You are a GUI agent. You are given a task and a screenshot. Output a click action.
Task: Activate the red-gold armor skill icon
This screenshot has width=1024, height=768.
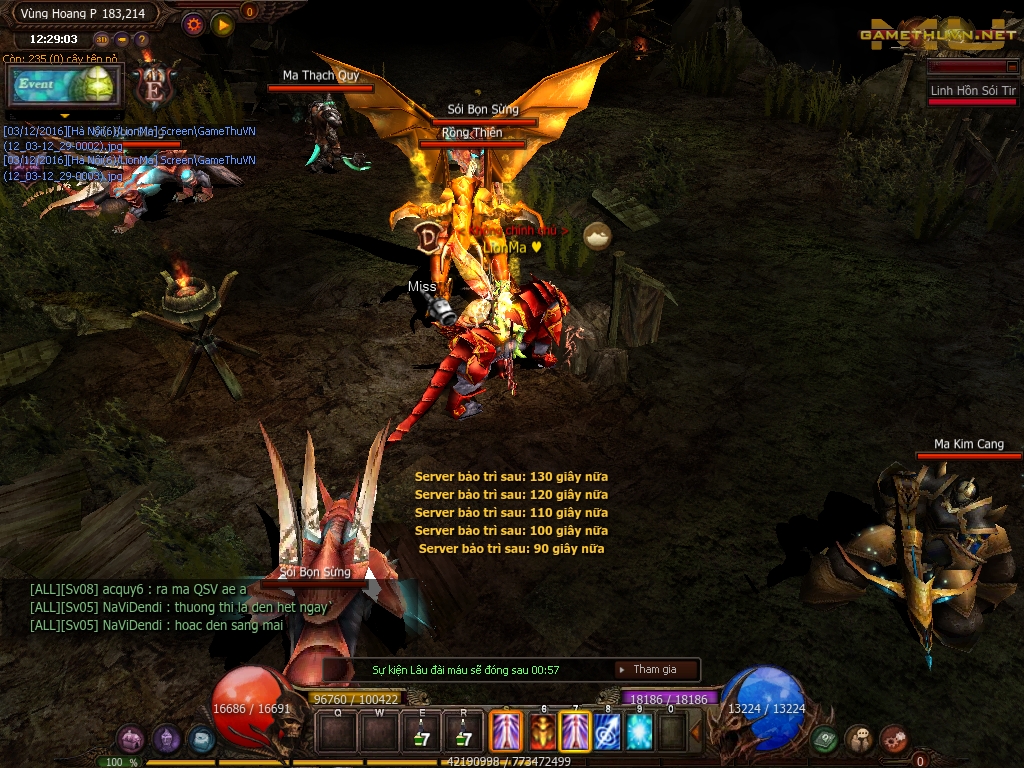click(541, 732)
